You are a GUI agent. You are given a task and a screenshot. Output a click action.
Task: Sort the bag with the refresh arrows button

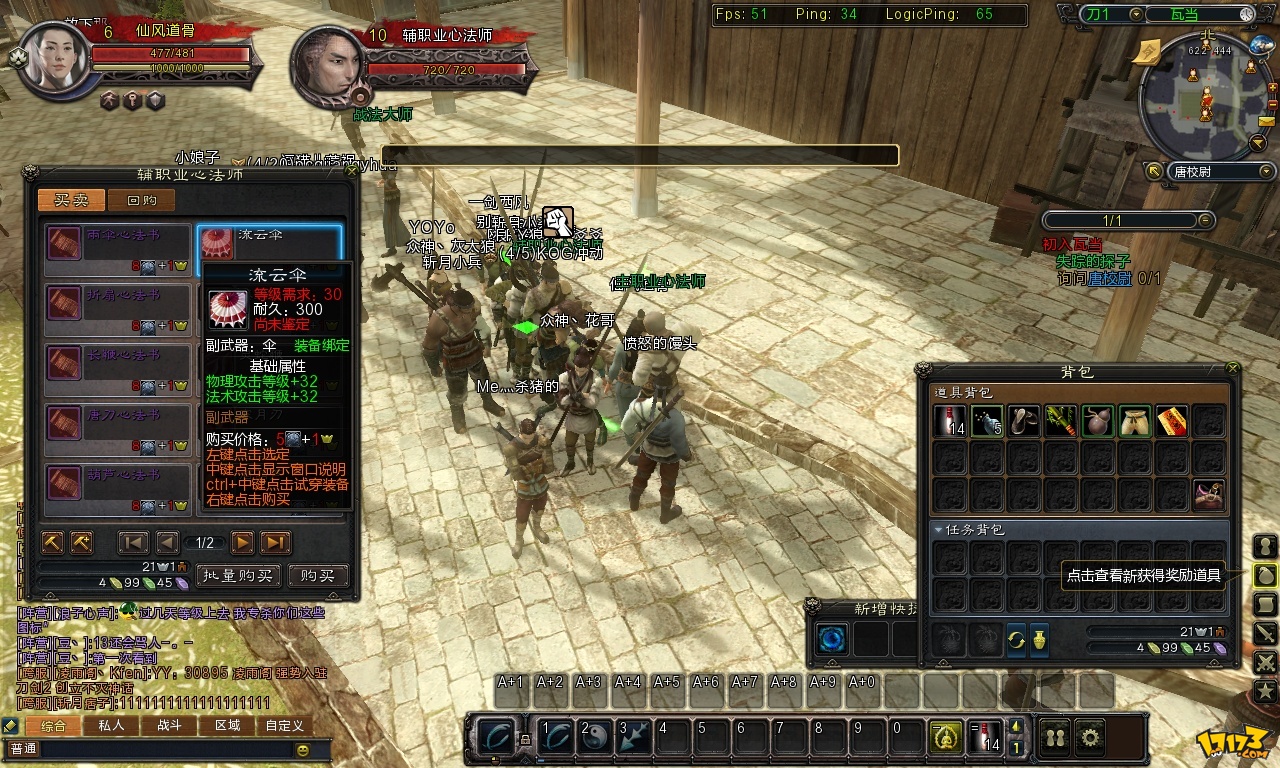pyautogui.click(x=1016, y=639)
